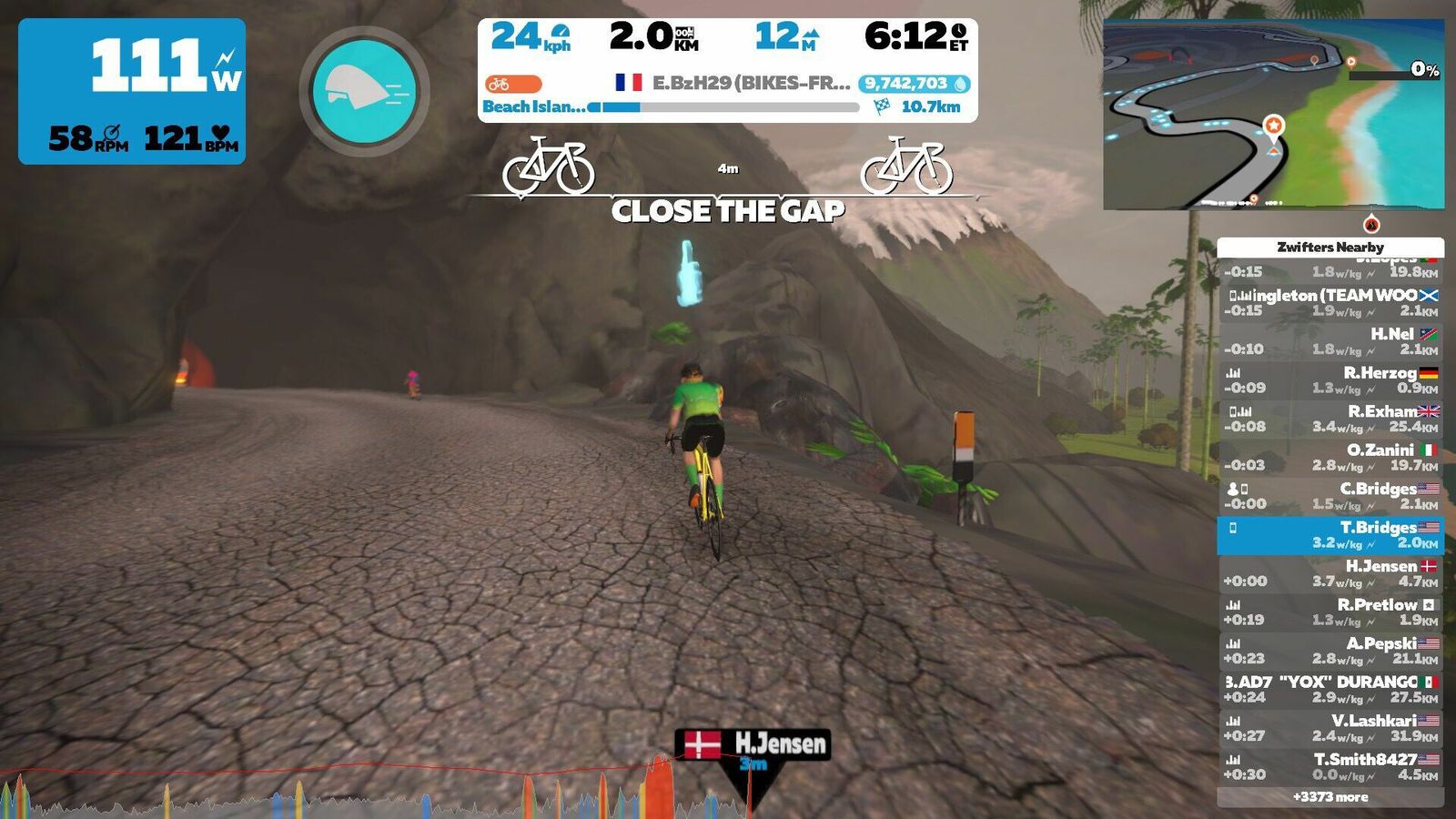
Task: Click the Zwifters Nearby header
Action: coord(1330,247)
